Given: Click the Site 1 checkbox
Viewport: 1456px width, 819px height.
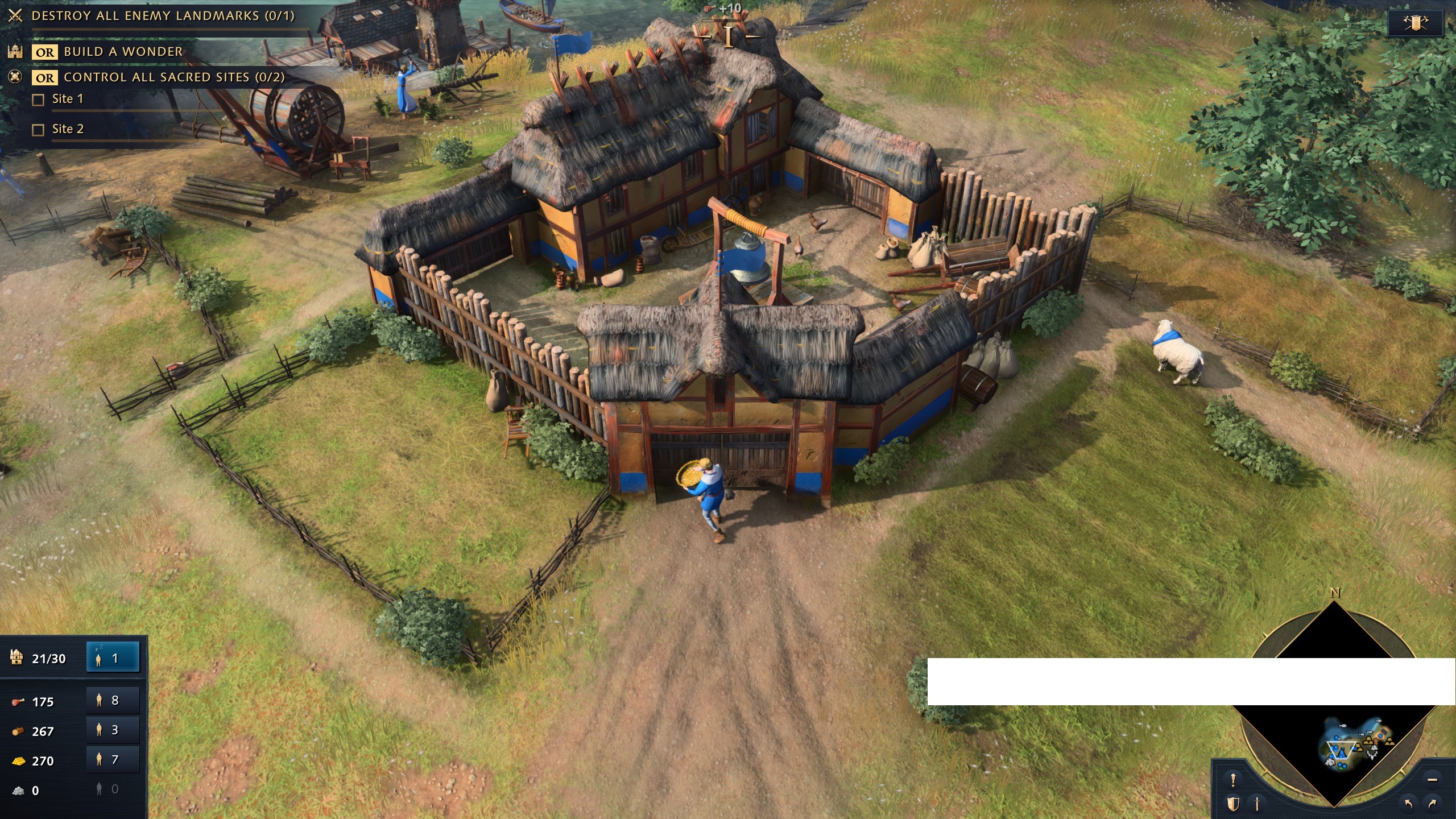Looking at the screenshot, I should tap(38, 100).
